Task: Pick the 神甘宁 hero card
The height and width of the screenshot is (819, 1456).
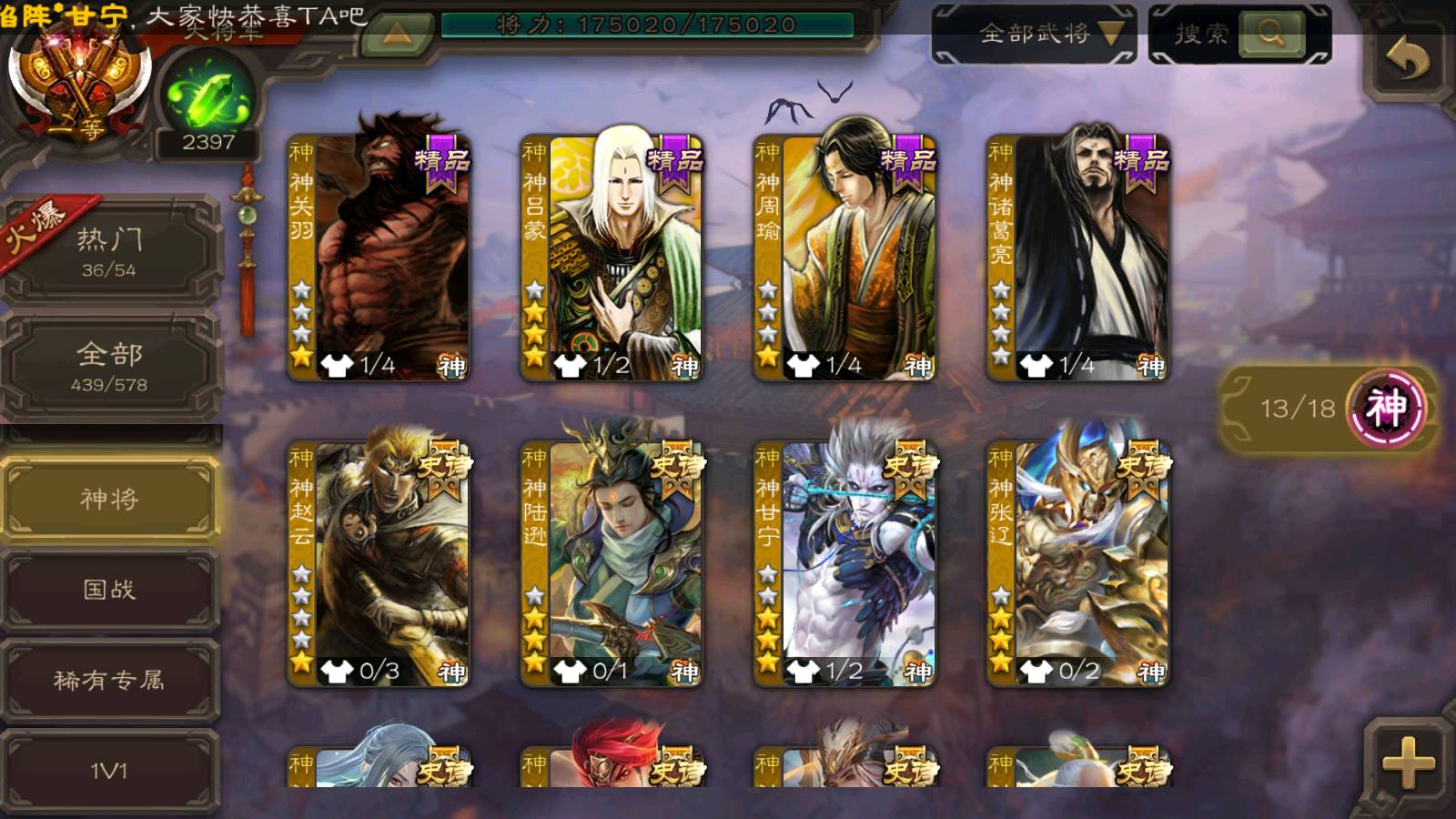Action: (844, 564)
